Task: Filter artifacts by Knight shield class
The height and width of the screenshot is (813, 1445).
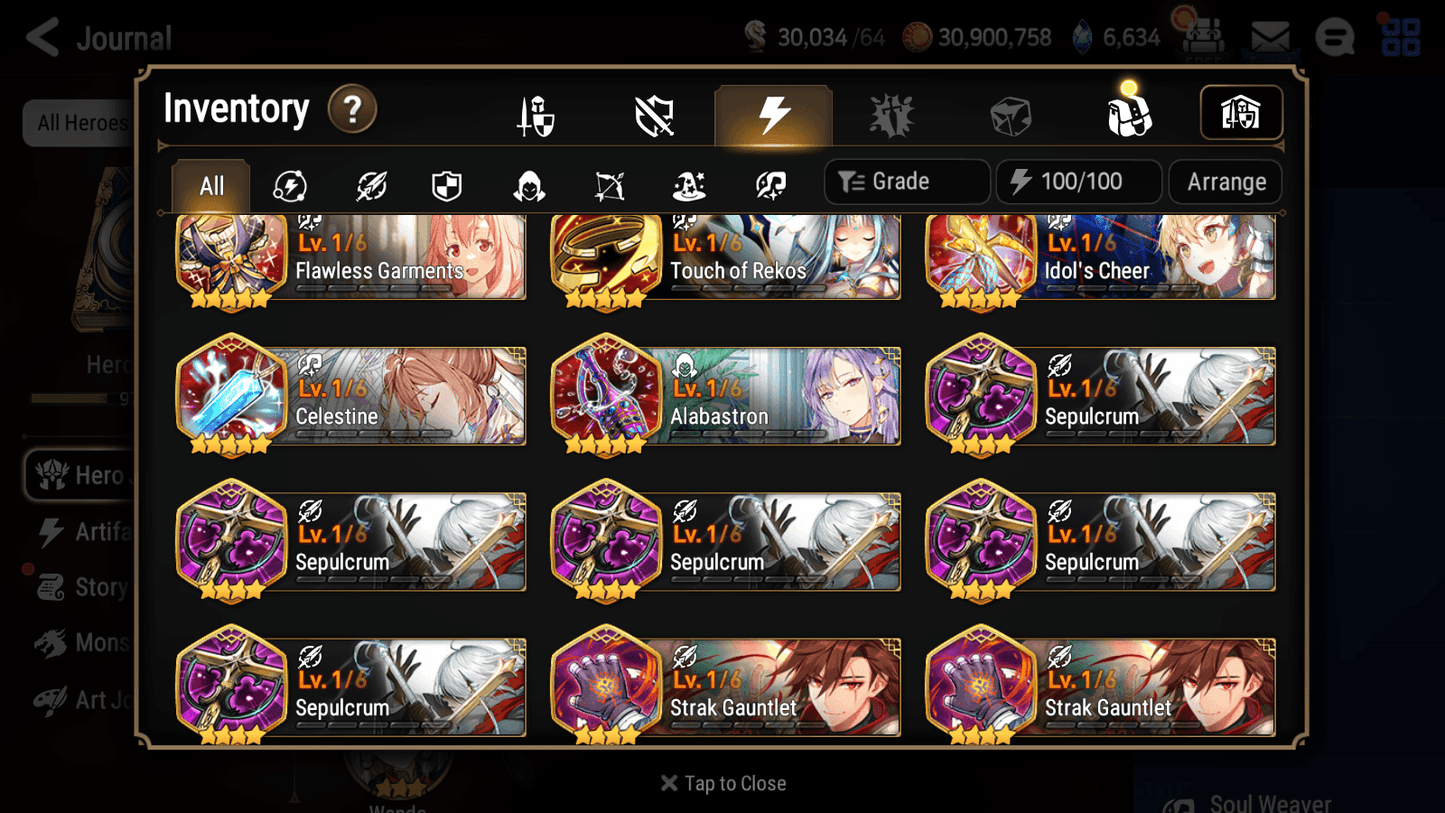Action: 446,185
